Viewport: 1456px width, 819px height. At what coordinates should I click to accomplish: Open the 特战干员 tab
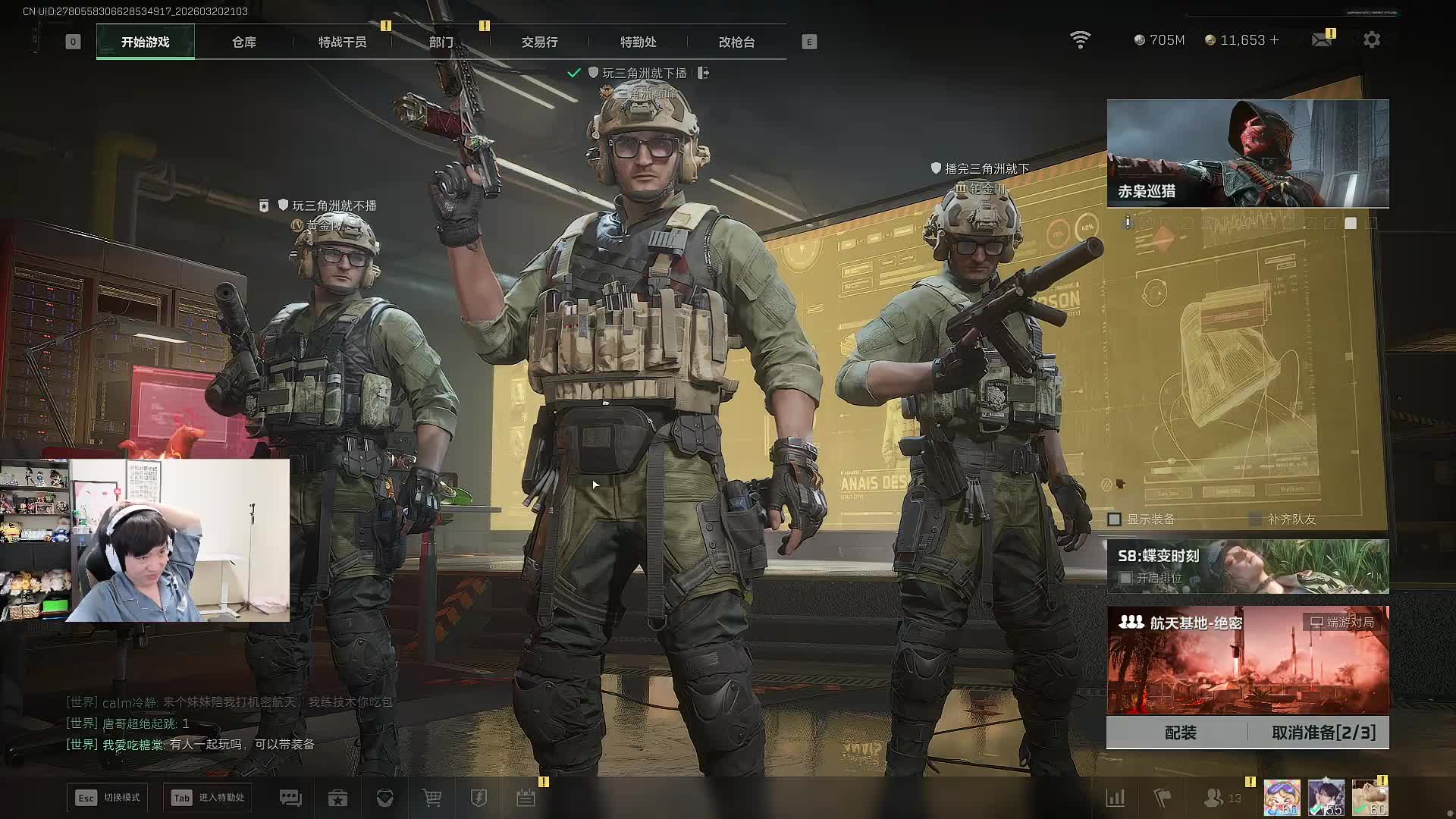click(342, 42)
